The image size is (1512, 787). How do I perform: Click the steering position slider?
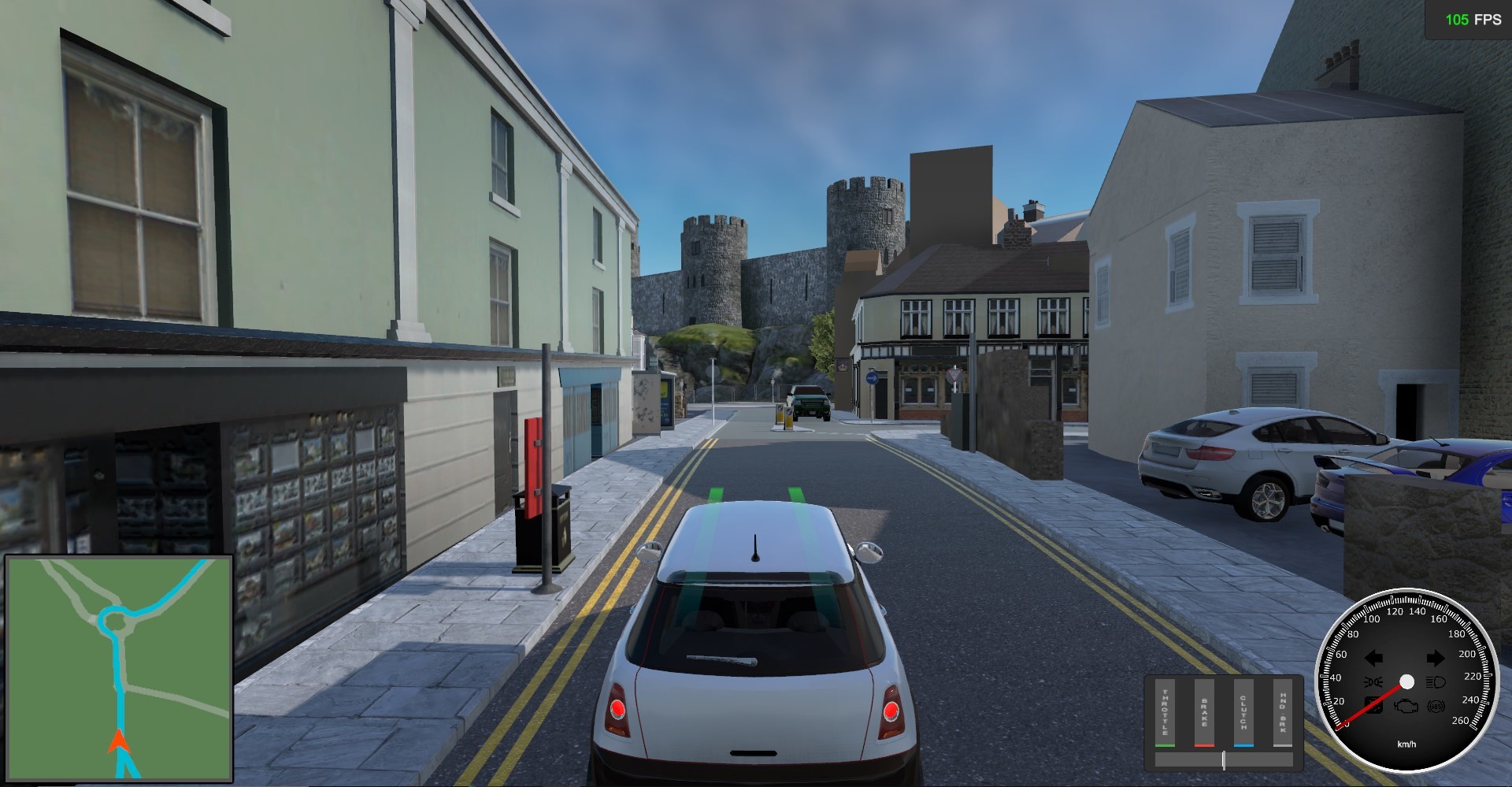1224,759
